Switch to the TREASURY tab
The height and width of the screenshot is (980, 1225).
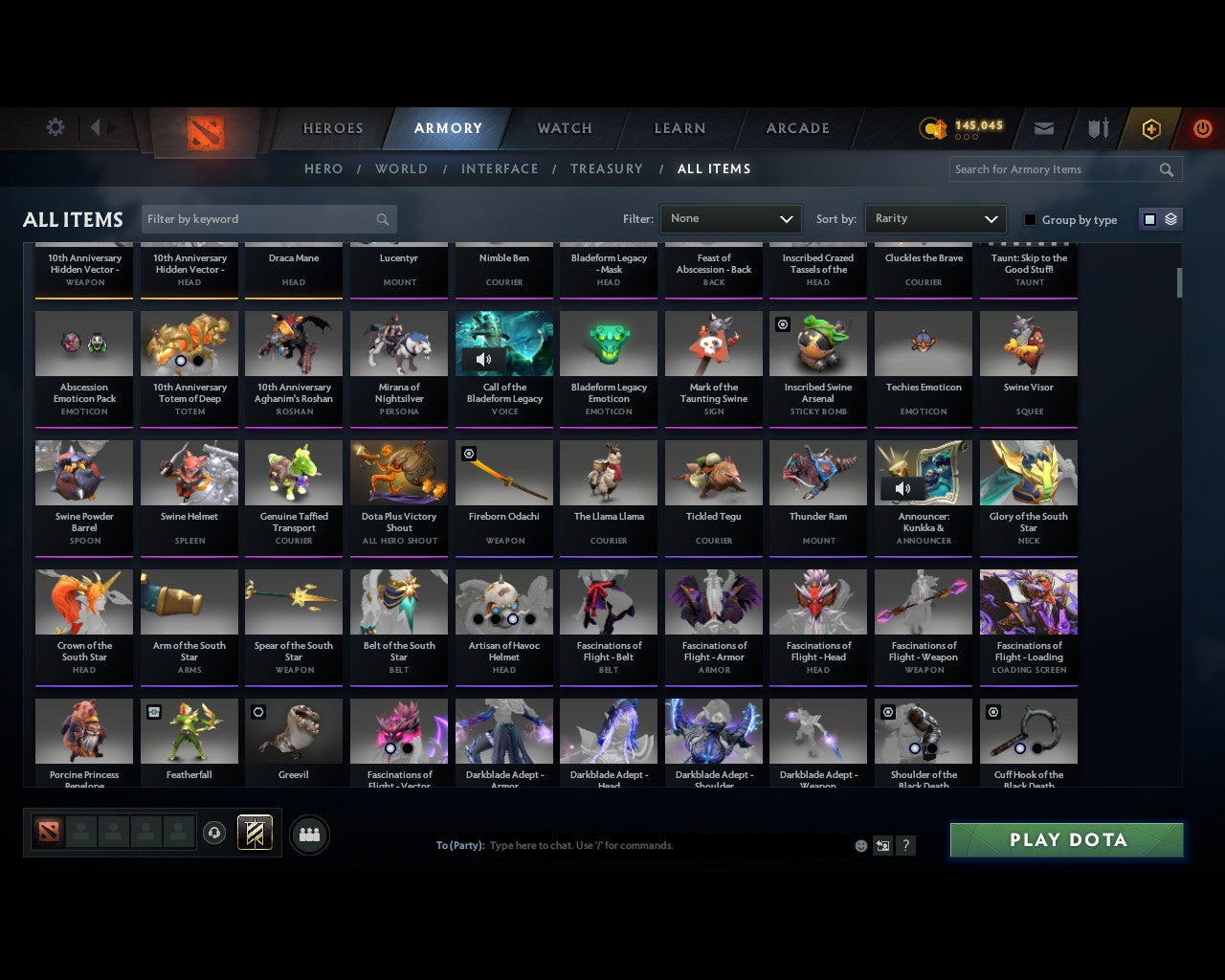coord(607,168)
